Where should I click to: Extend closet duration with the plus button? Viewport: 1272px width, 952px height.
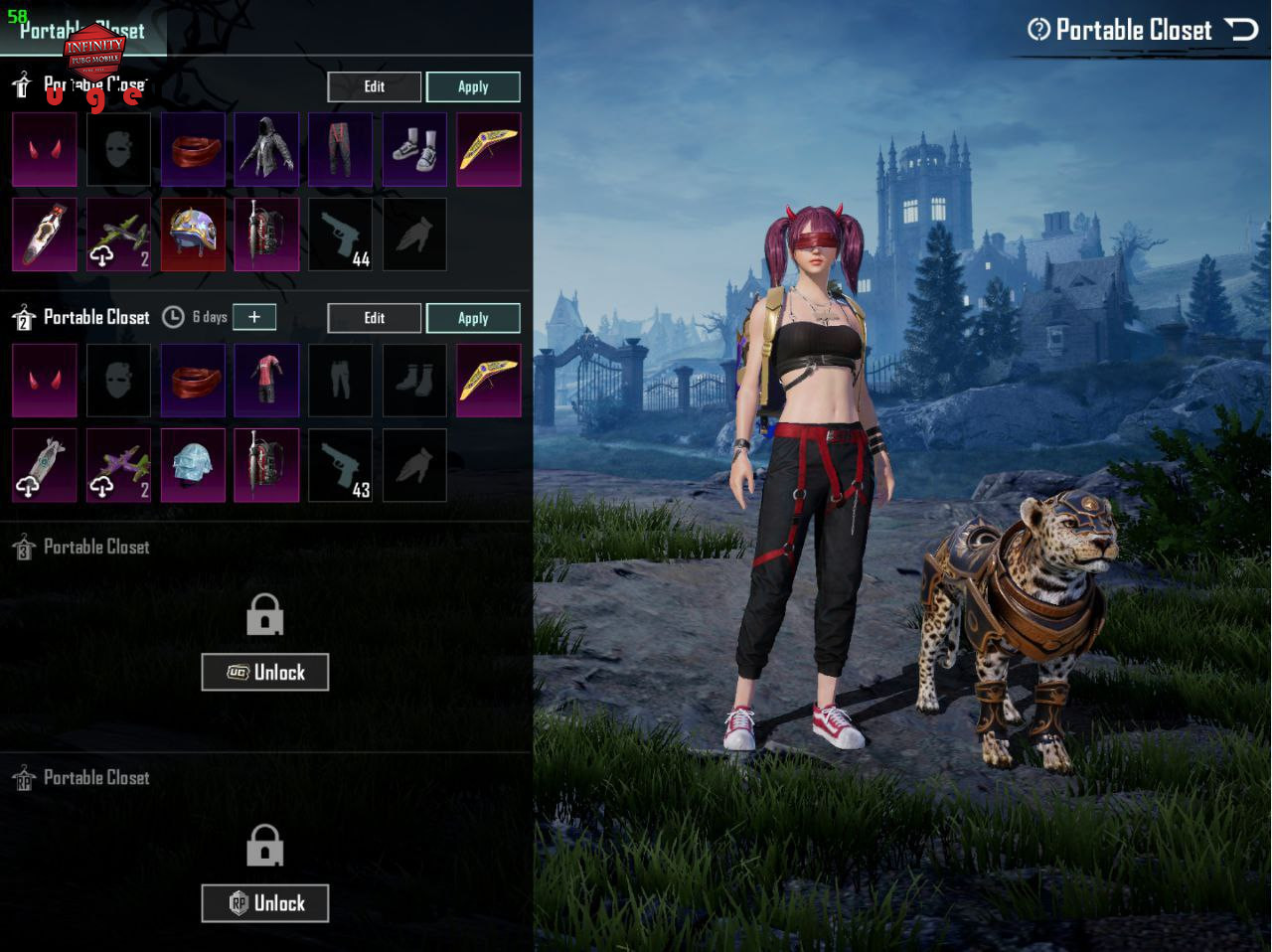coord(254,317)
